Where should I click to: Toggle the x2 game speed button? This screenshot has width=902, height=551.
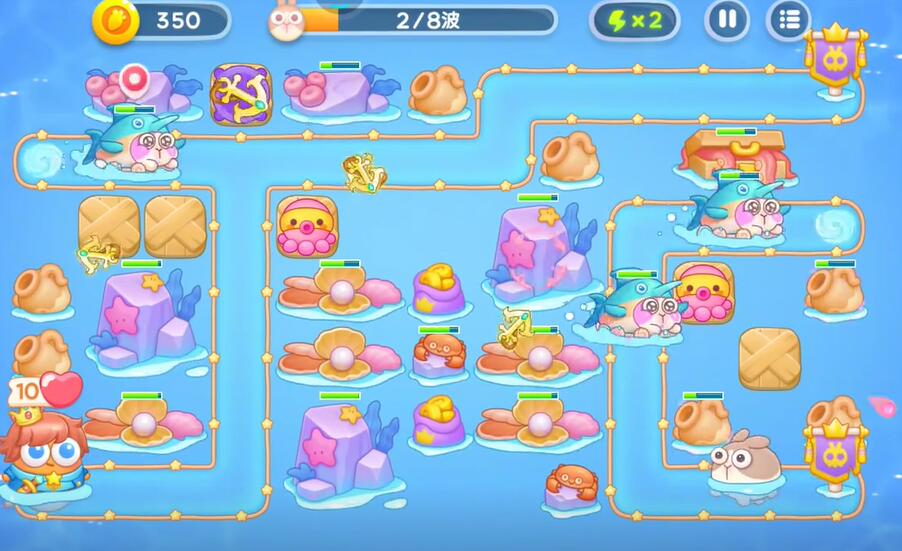(634, 20)
